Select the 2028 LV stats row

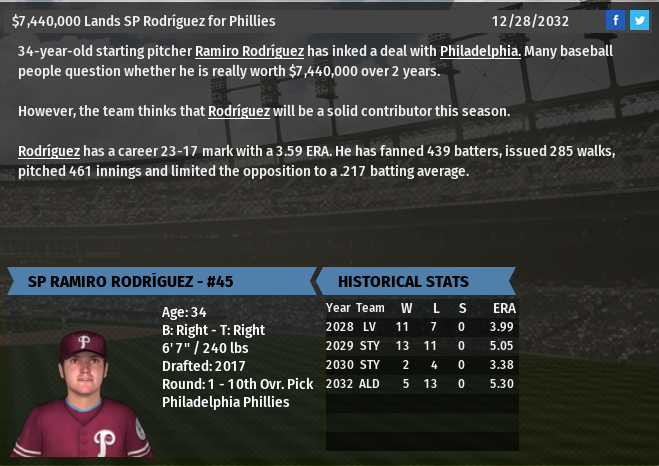point(421,327)
